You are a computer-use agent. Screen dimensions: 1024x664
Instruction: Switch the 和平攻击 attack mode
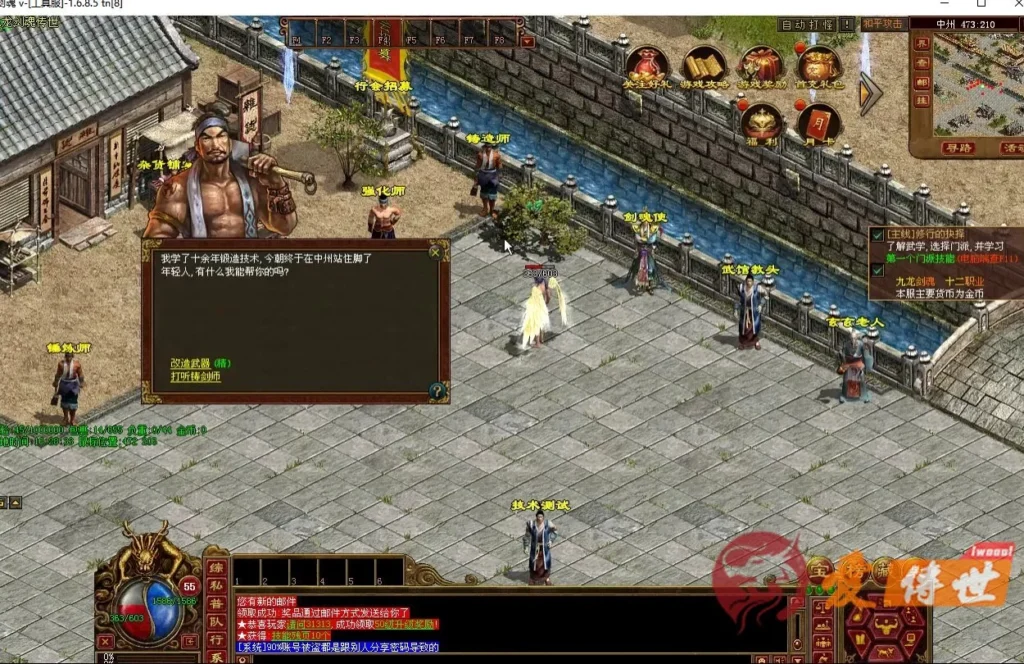click(882, 24)
